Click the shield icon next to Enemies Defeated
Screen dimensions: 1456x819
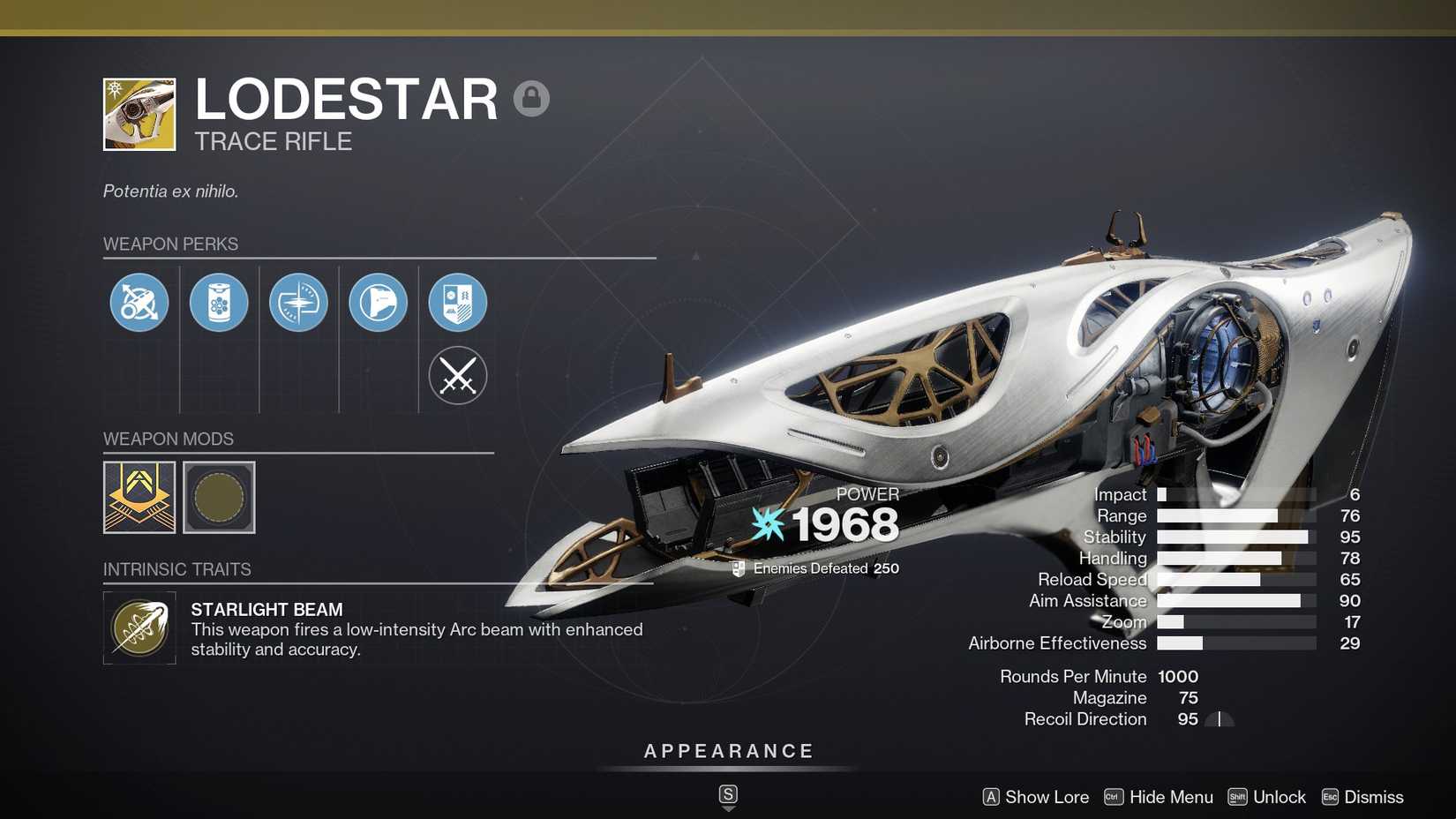click(x=738, y=567)
